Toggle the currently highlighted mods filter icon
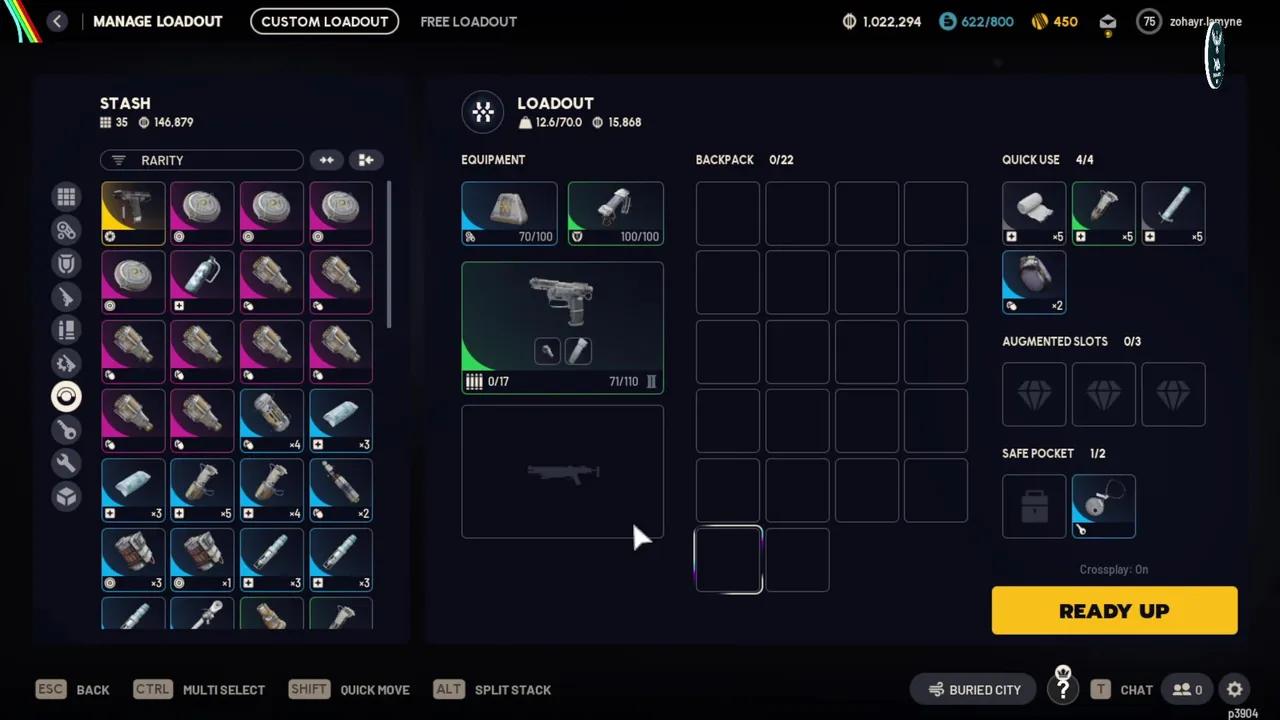This screenshot has height=720, width=1280. [x=66, y=396]
